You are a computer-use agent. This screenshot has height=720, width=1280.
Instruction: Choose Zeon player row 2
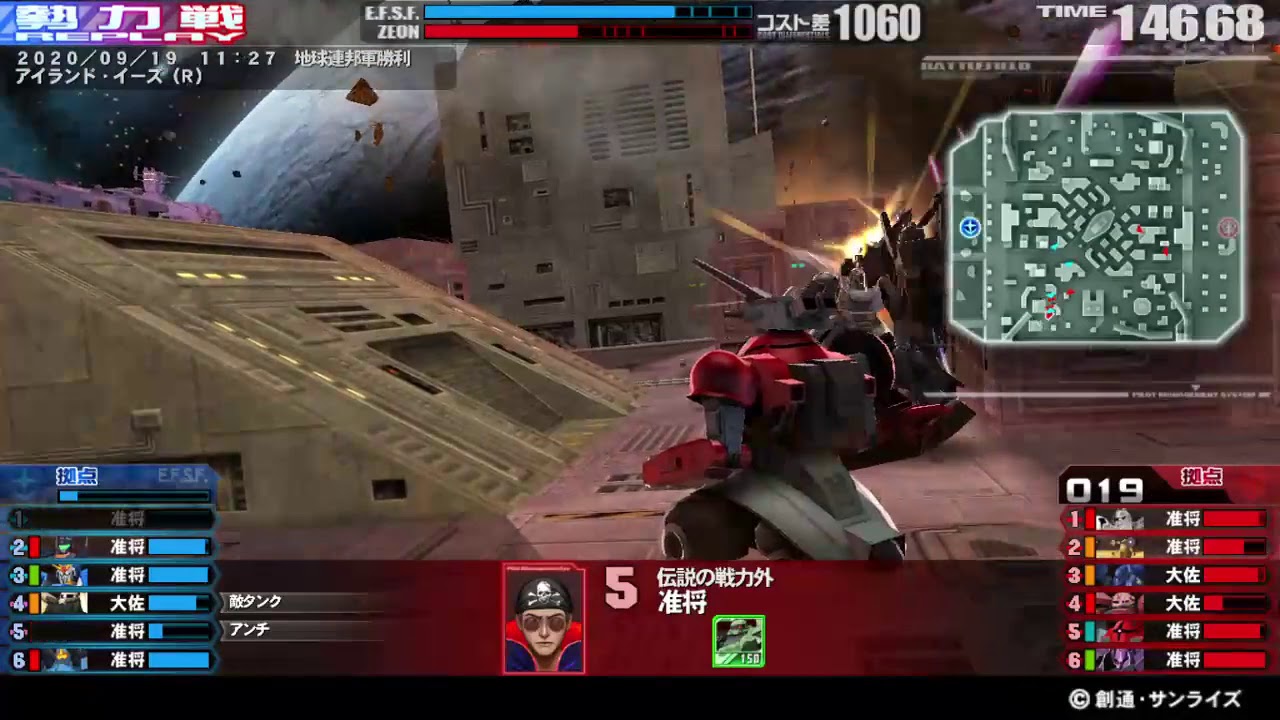point(1167,547)
